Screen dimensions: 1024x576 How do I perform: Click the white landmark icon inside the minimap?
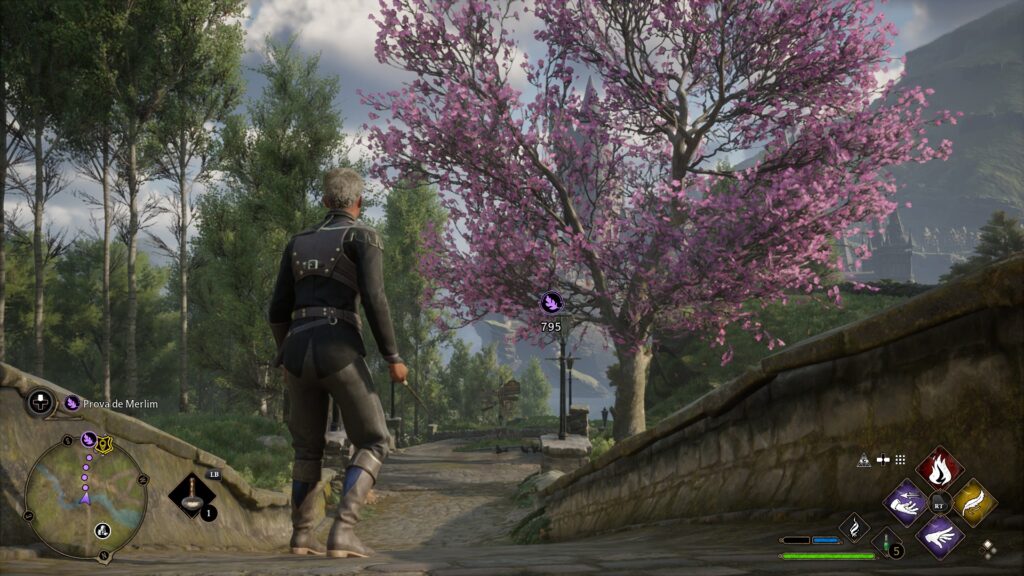(102, 530)
